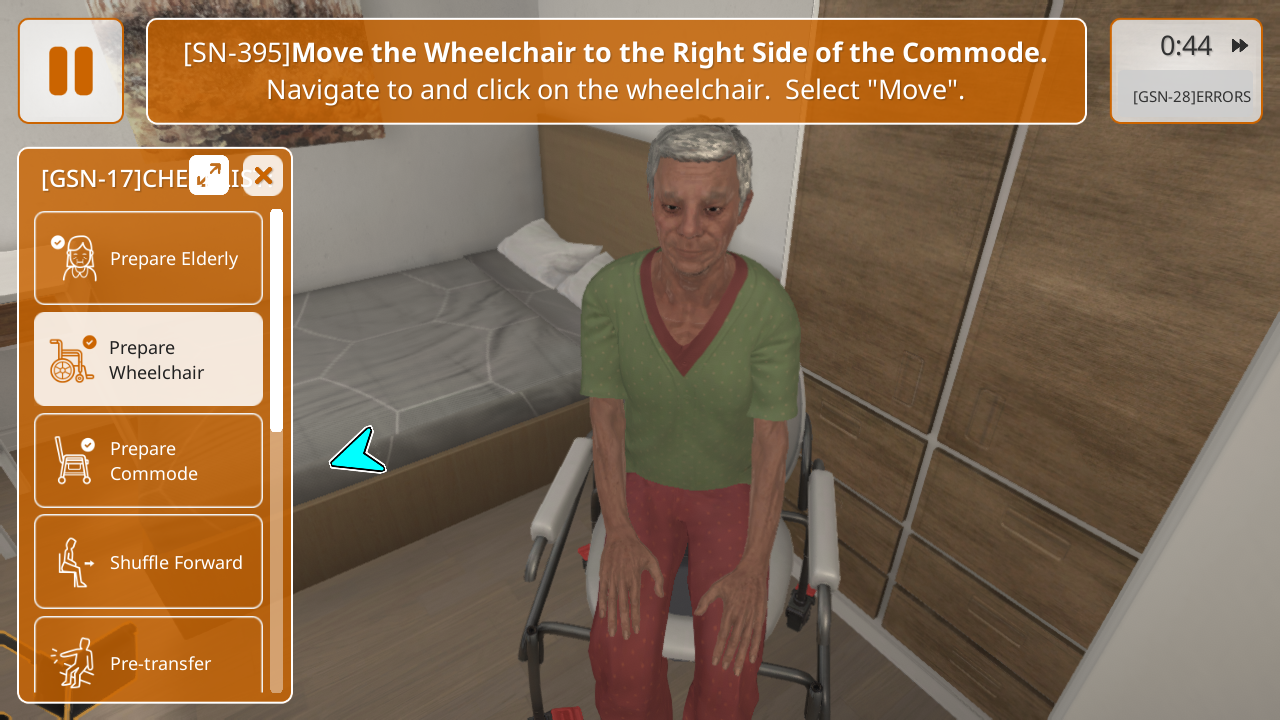Screen dimensions: 1280x720
Task: Pause the simulation
Action: 71,71
